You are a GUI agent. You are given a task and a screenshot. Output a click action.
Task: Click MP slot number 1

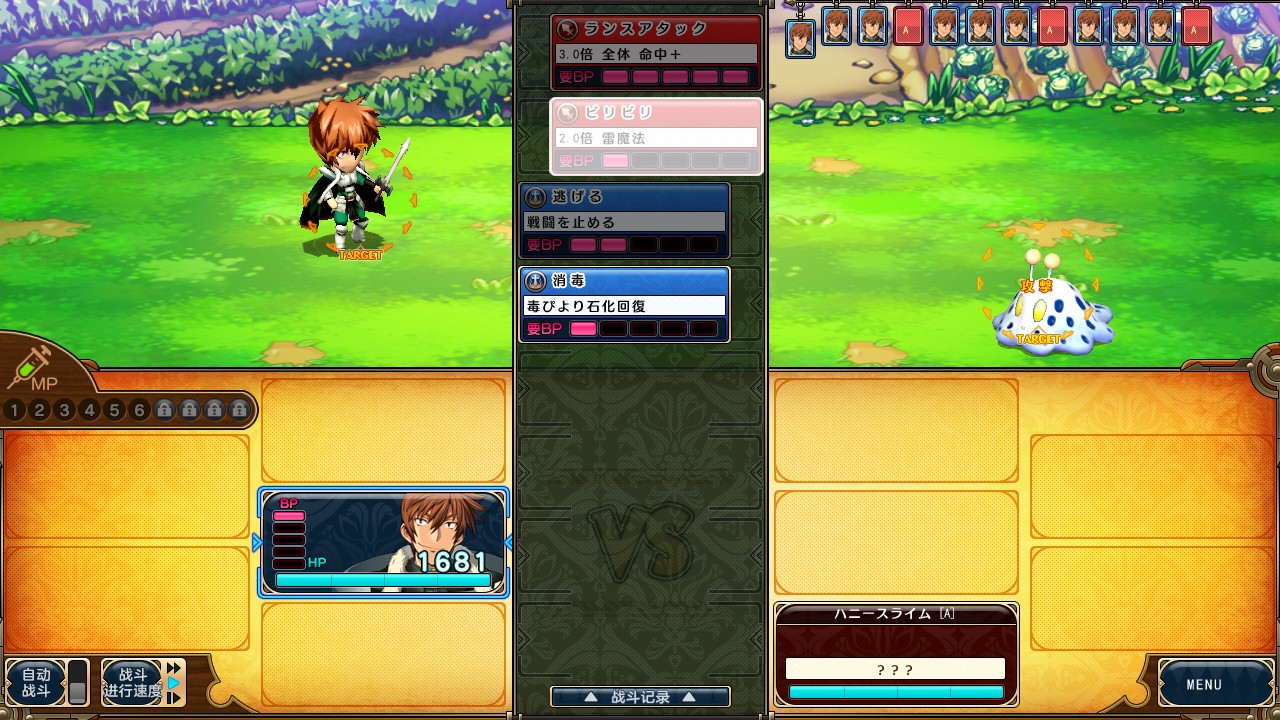15,410
